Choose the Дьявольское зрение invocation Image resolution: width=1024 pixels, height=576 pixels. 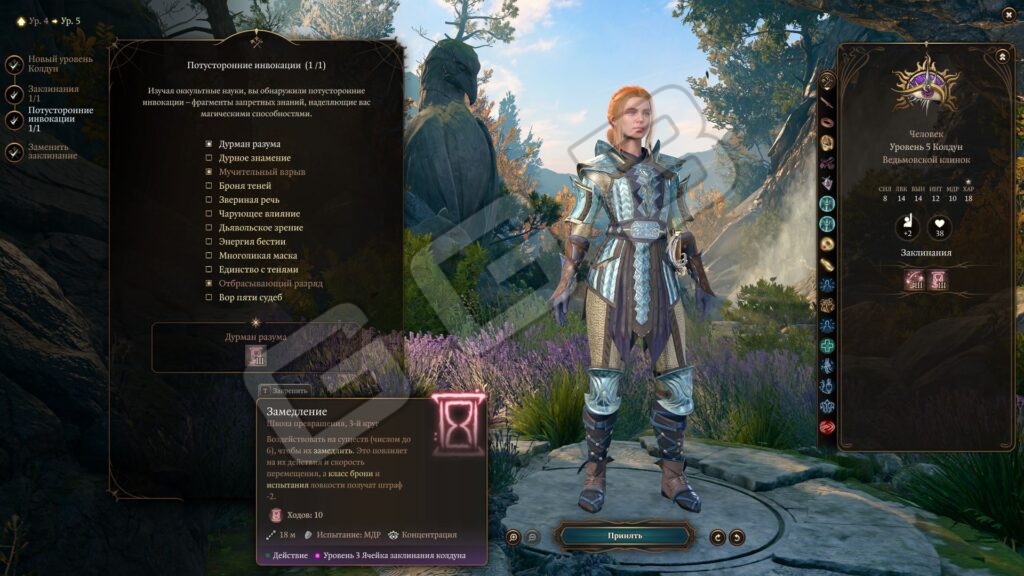coord(209,228)
